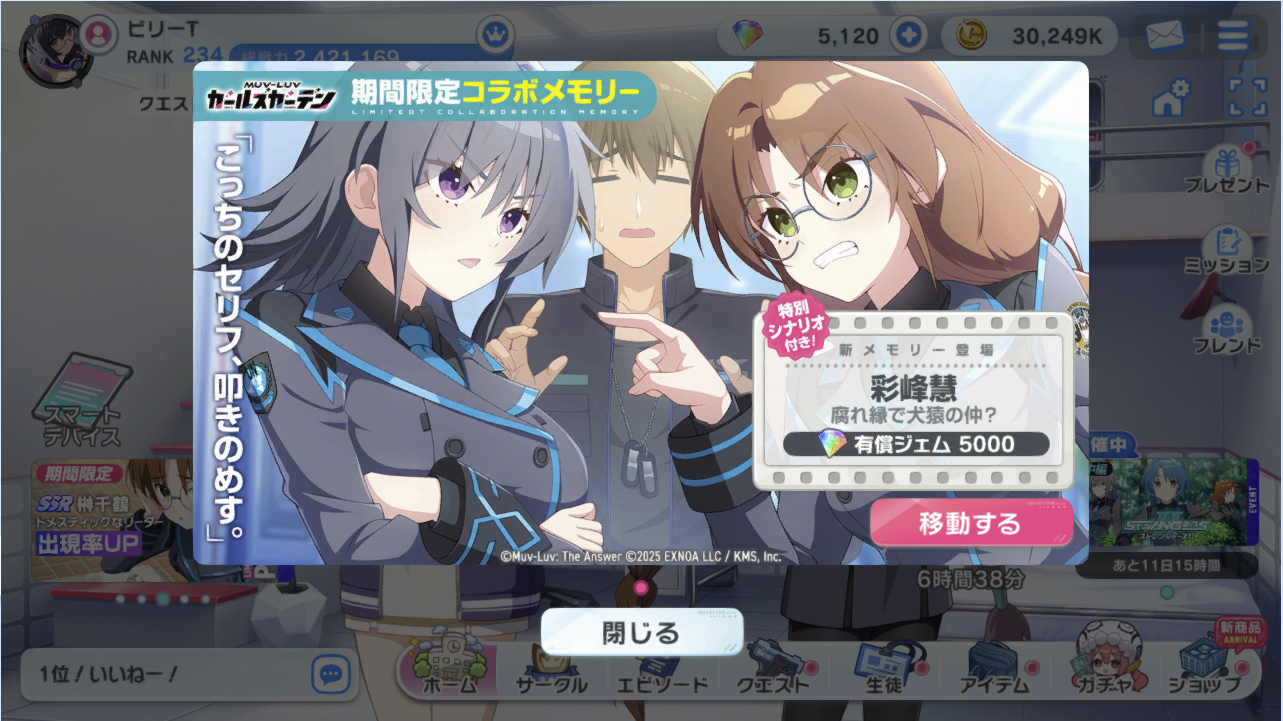Open the mailbox envelope icon
The width and height of the screenshot is (1283, 721).
(x=1164, y=37)
